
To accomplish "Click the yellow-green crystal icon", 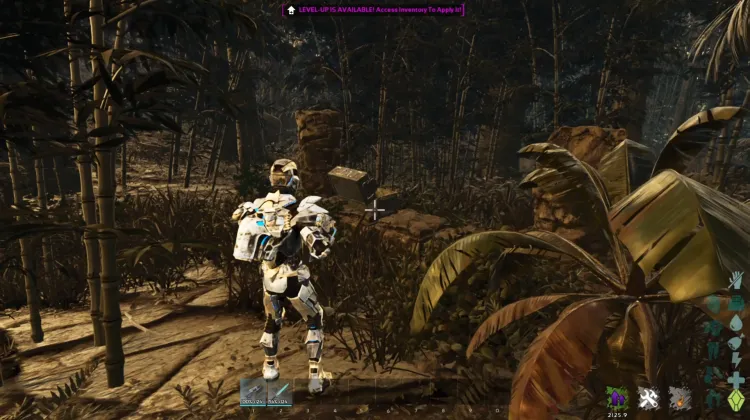I will (736, 398).
